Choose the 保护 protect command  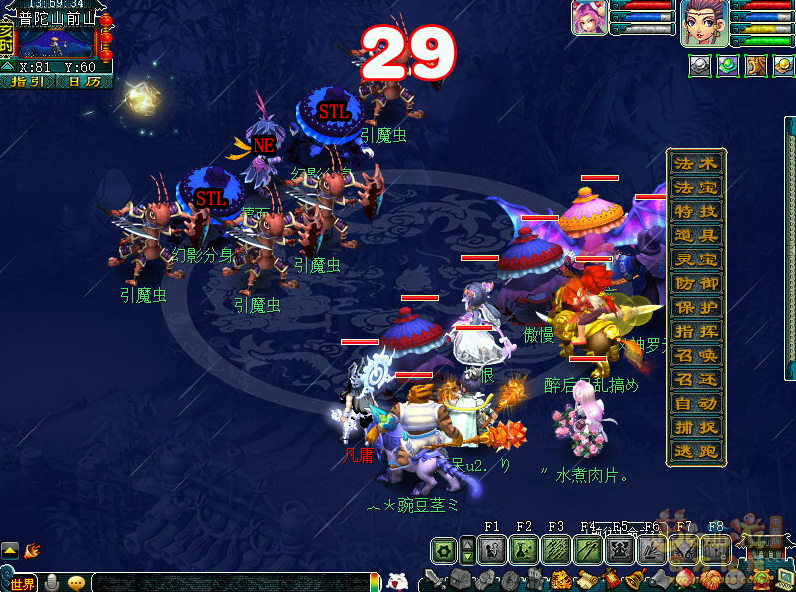pos(696,307)
